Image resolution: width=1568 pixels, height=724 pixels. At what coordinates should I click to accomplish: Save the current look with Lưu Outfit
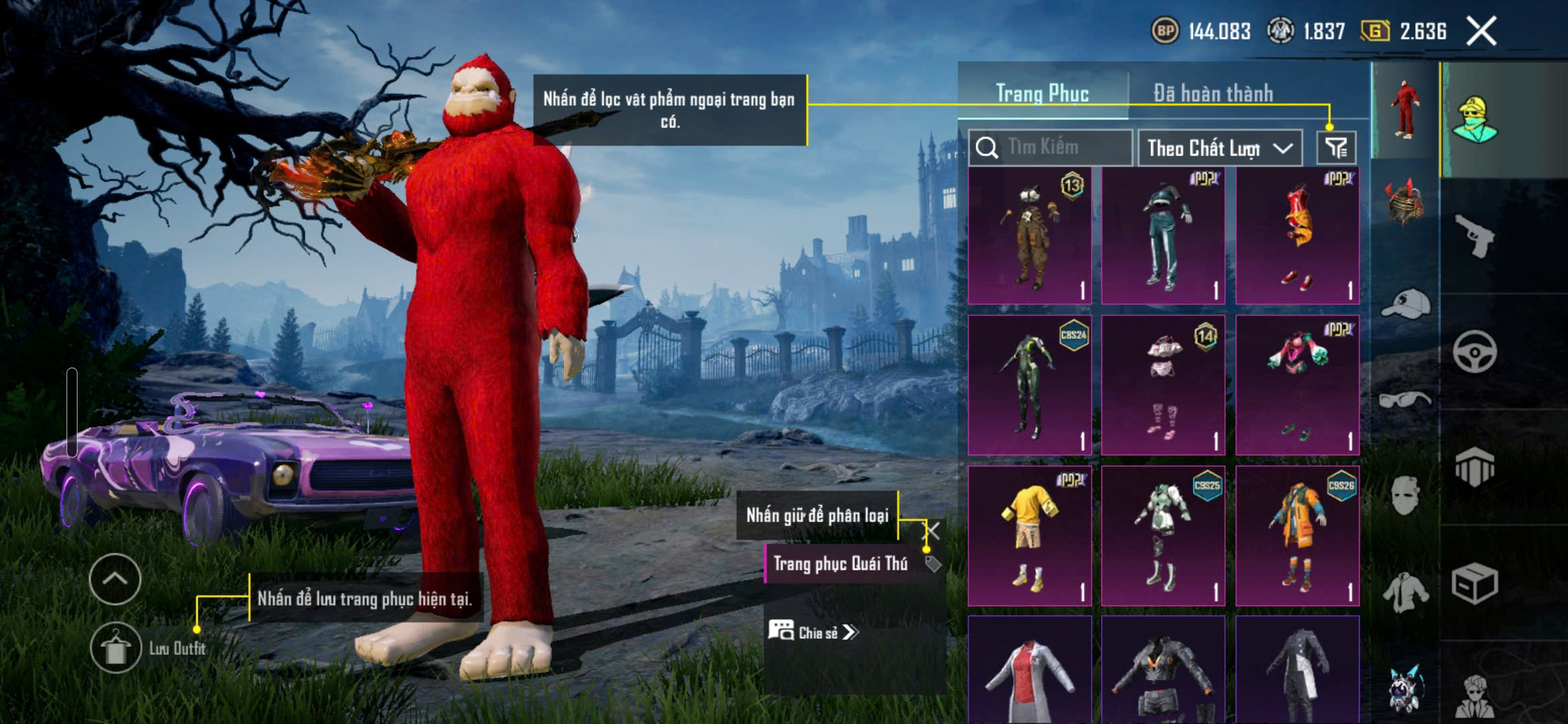pyautogui.click(x=116, y=648)
